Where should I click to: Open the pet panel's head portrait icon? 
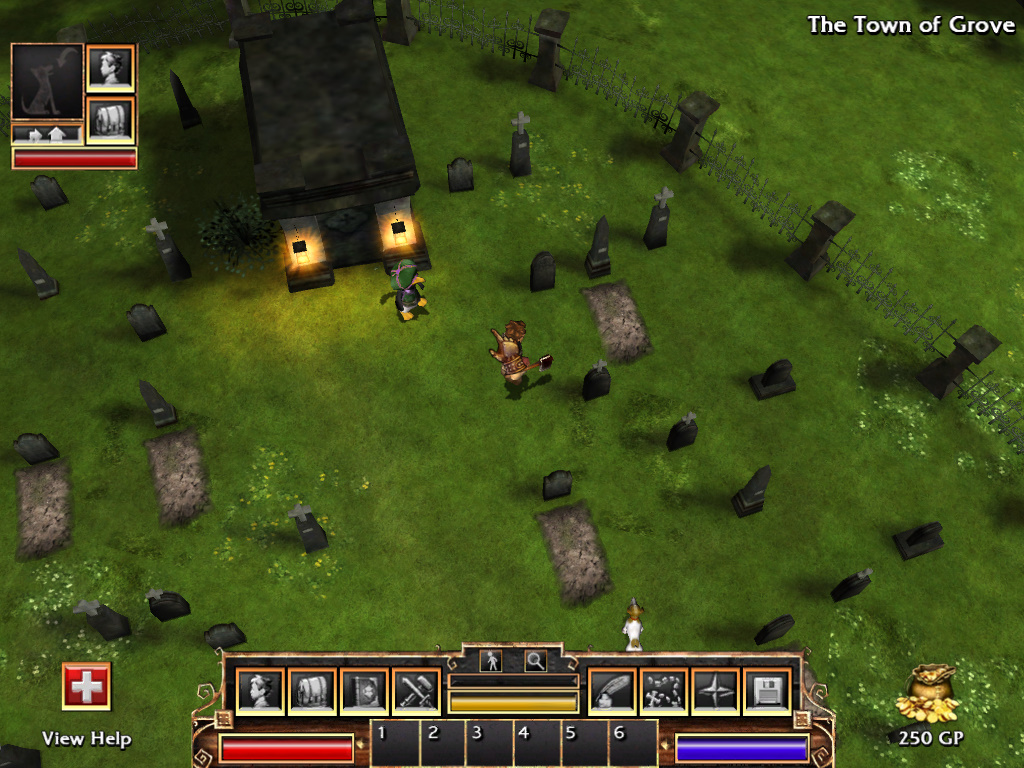110,69
